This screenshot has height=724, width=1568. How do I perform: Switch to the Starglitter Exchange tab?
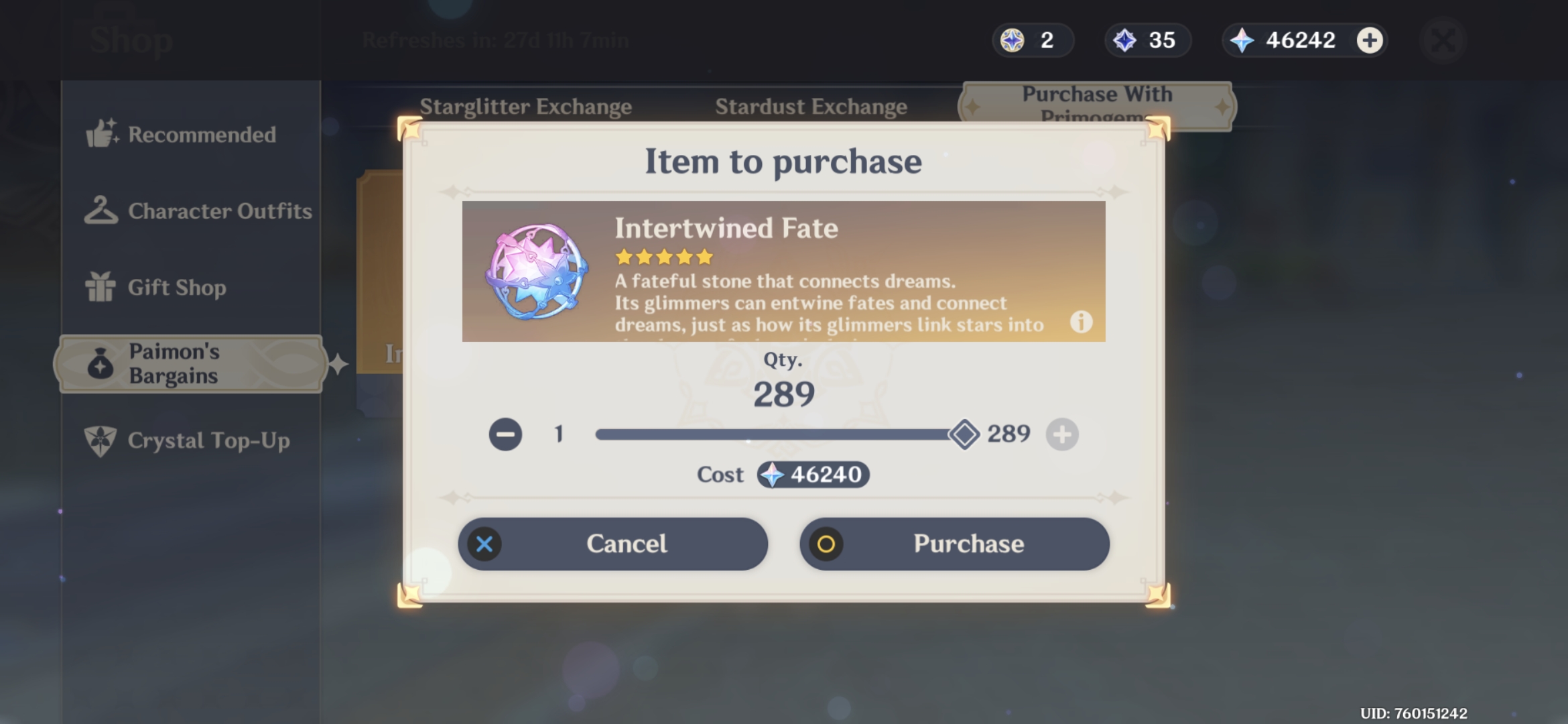(x=526, y=106)
